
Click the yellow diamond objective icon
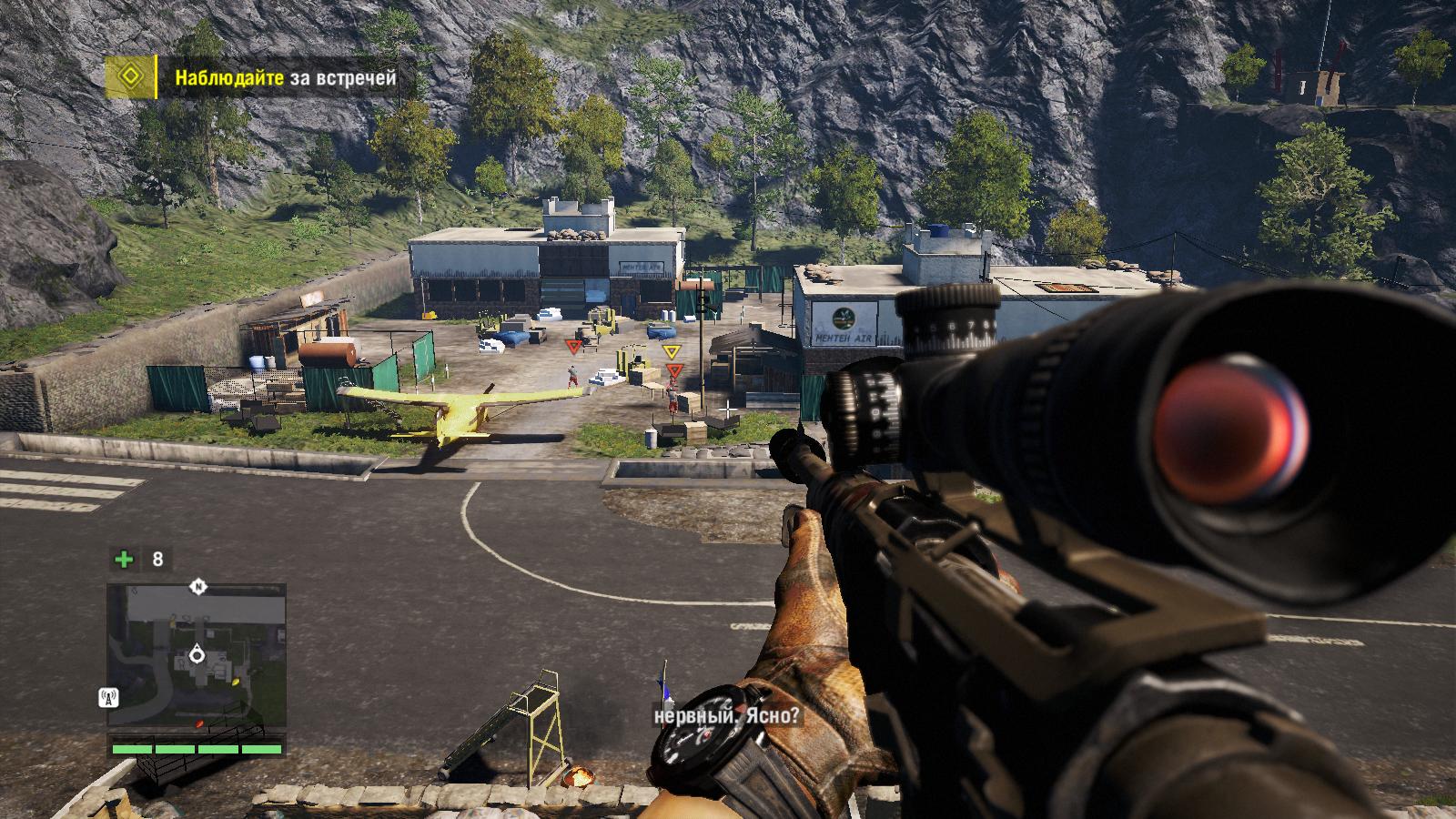pos(131,77)
